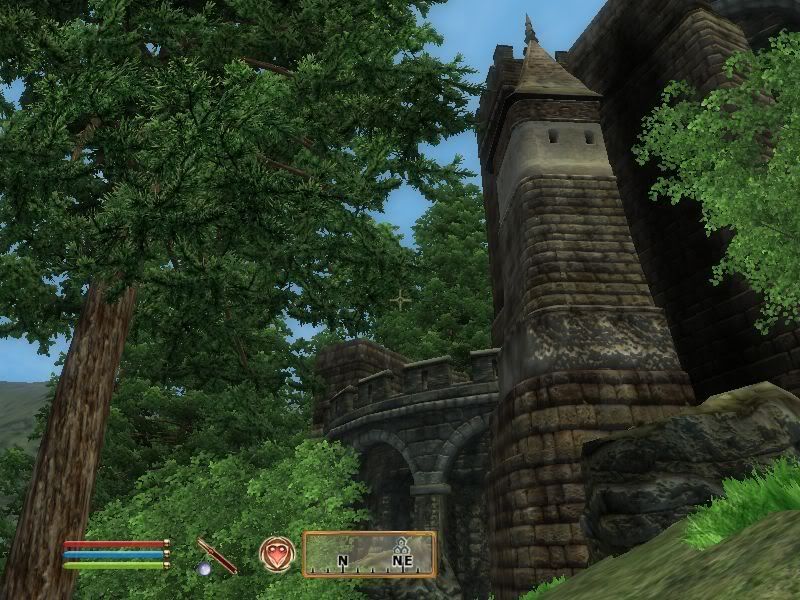This screenshot has width=800, height=600.
Task: Click the equipped weapon icon
Action: point(215,556)
